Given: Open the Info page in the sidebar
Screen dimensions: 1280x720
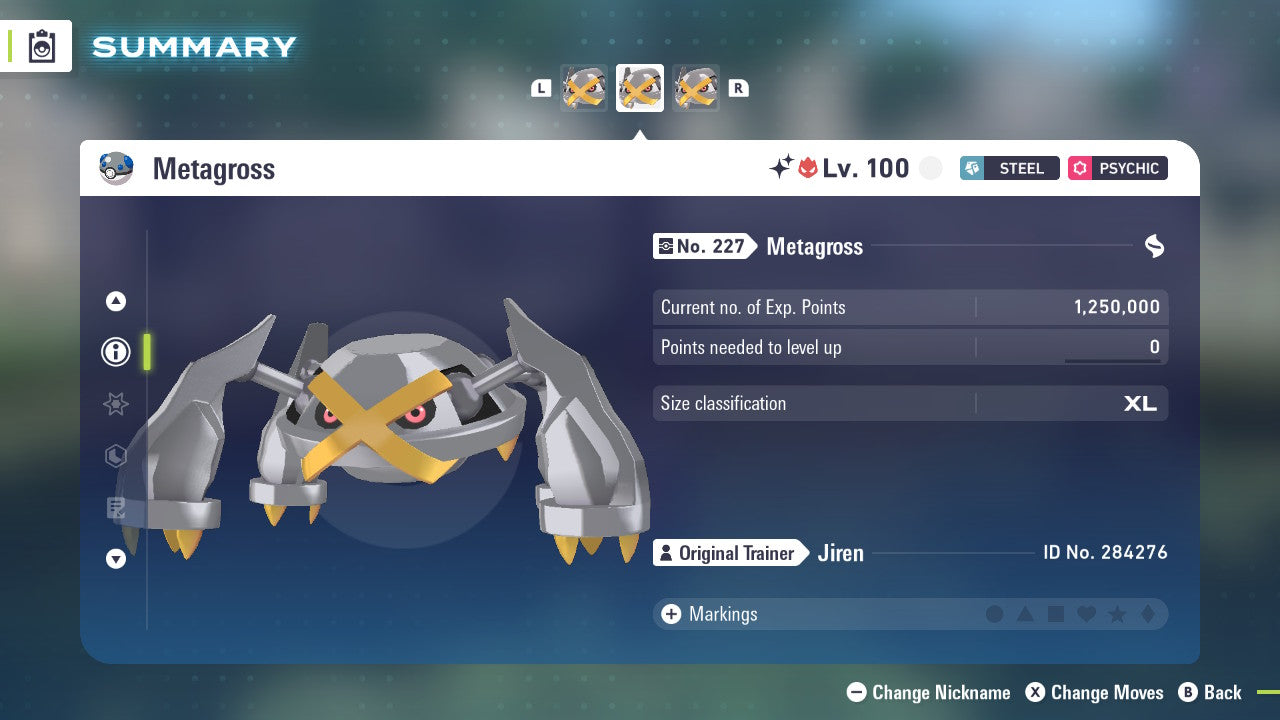Looking at the screenshot, I should [x=115, y=352].
